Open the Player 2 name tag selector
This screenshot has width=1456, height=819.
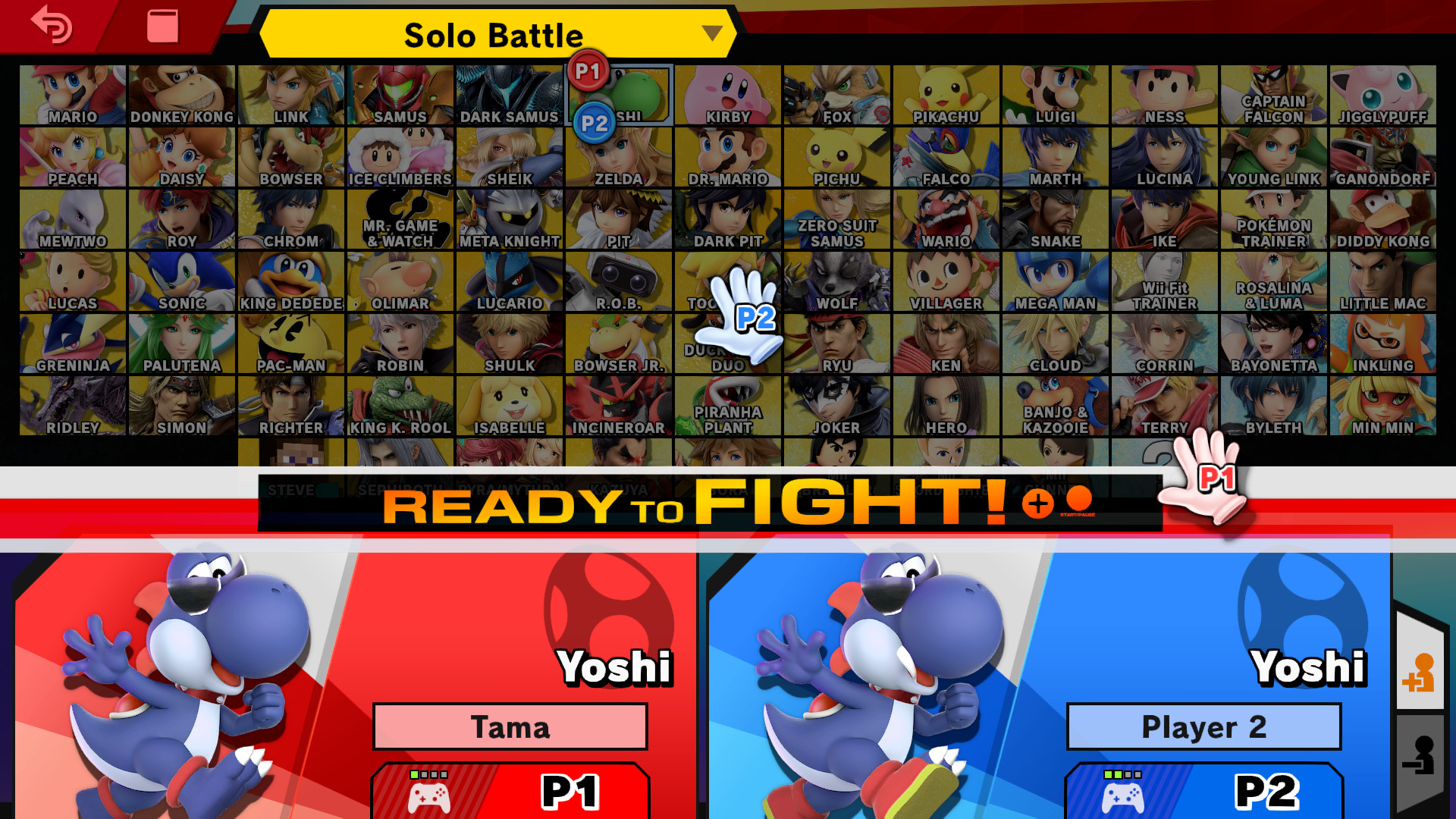tap(1204, 726)
